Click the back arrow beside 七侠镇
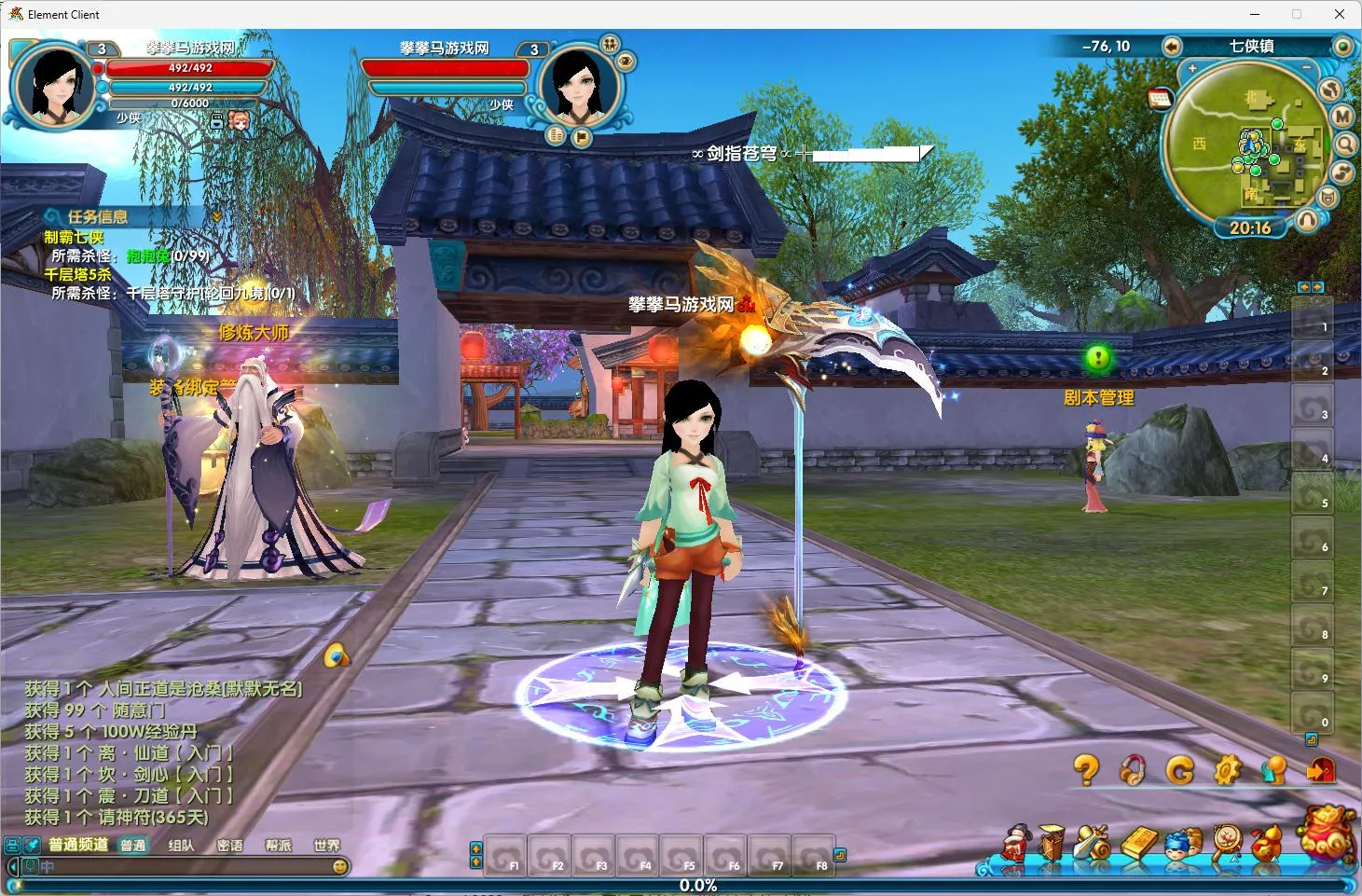Image resolution: width=1362 pixels, height=896 pixels. (1172, 47)
